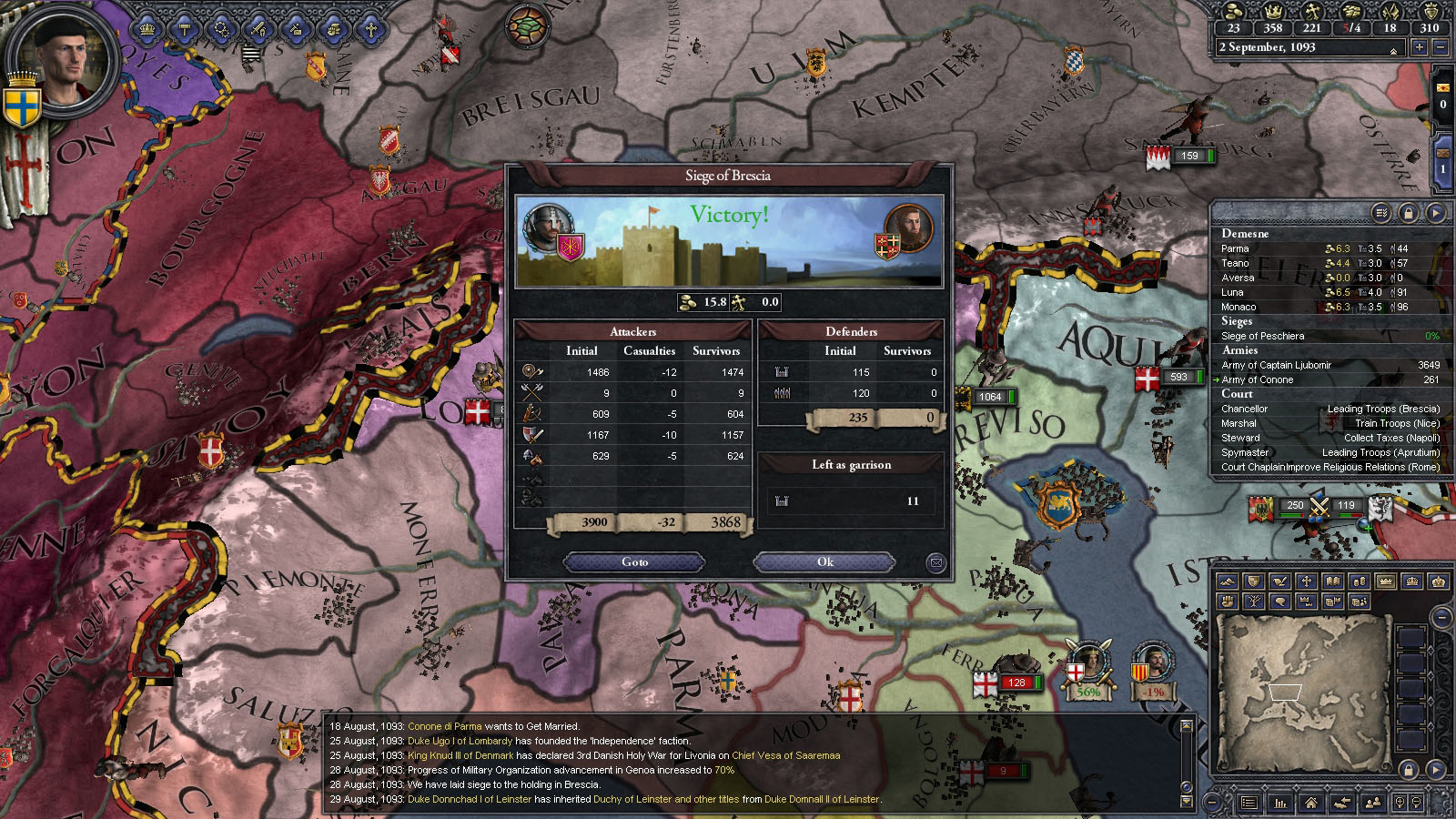Screen dimensions: 1456x819
Task: Choose the Chancellor court entry
Action: [x=1244, y=409]
